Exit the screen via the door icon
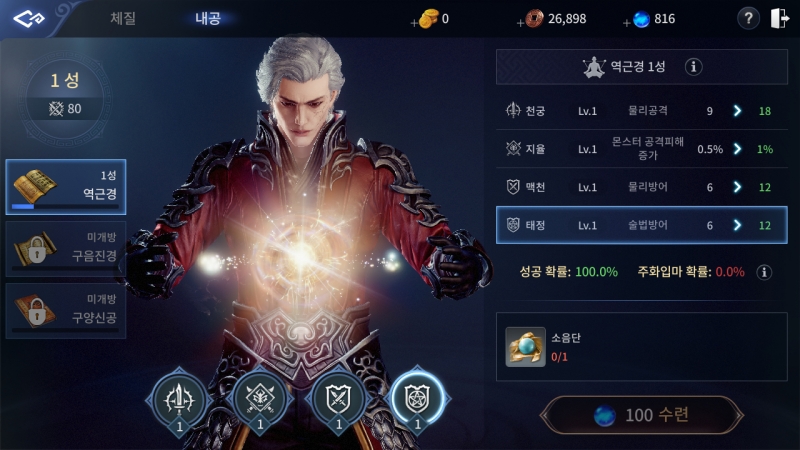800x450 pixels. pyautogui.click(x=779, y=18)
